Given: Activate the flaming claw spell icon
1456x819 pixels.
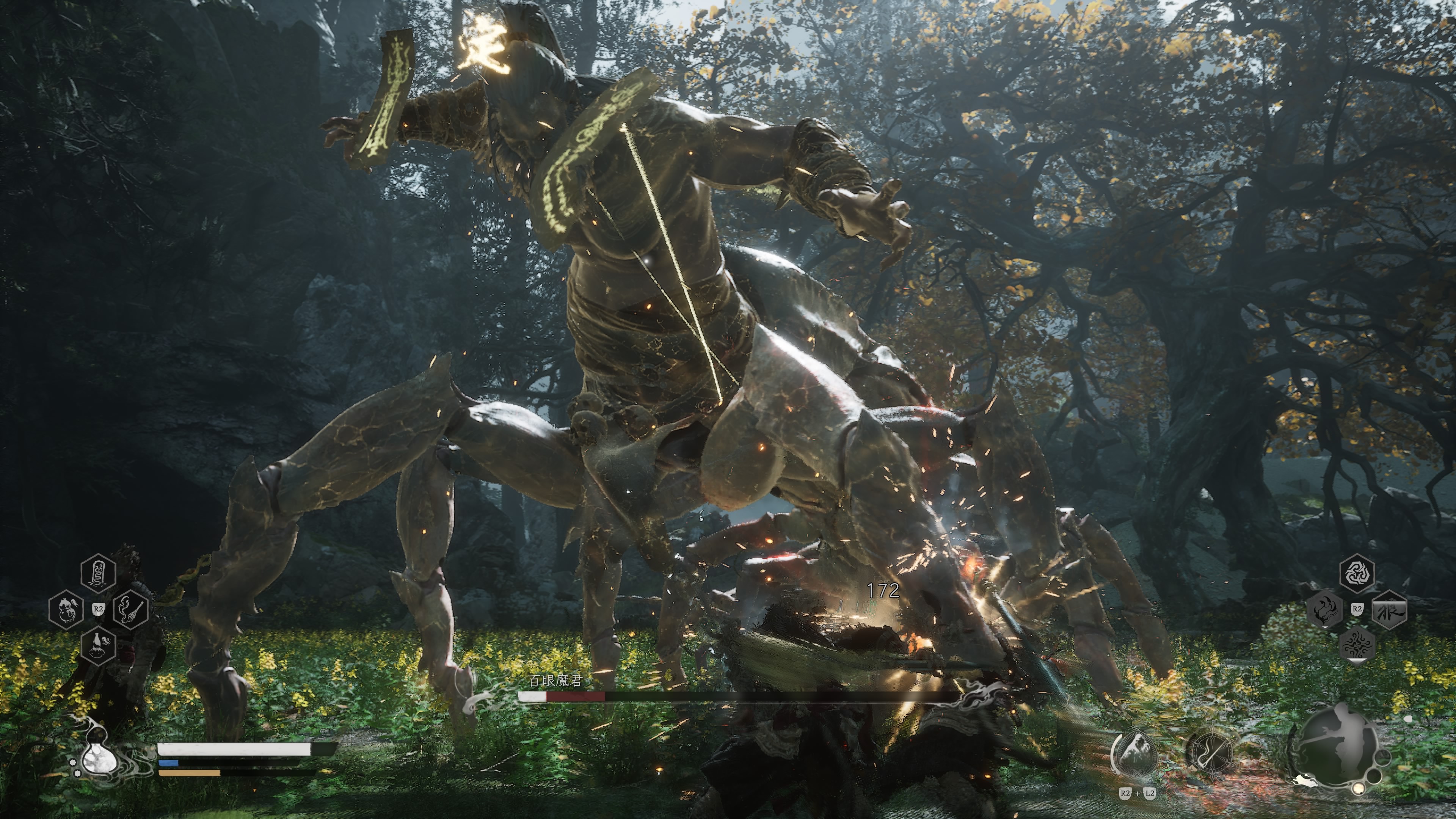Looking at the screenshot, I should [1325, 609].
